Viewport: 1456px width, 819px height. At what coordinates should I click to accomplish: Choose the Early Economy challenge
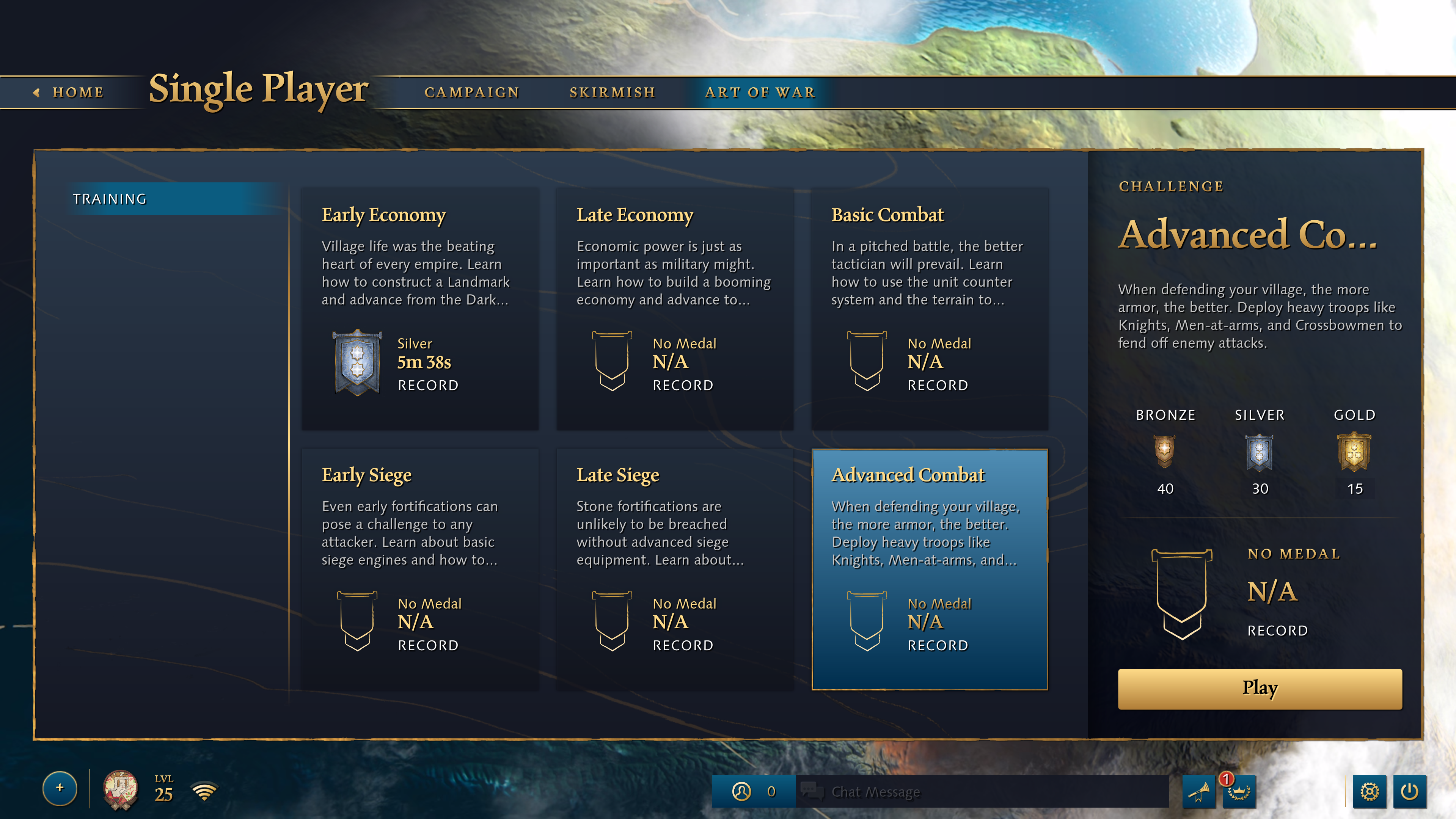(x=420, y=308)
